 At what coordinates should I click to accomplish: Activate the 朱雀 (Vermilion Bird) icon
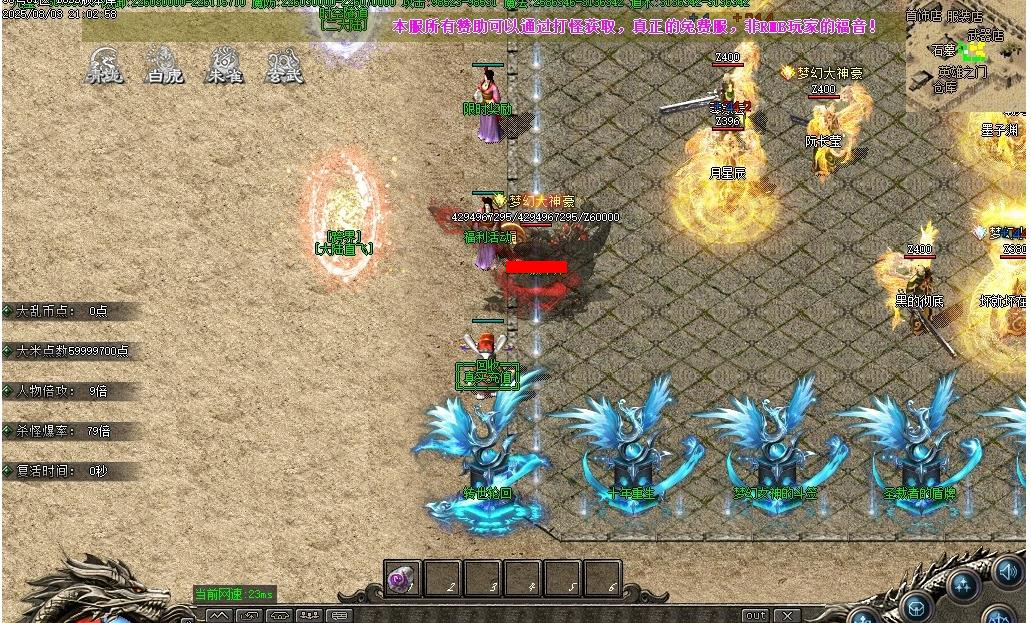coord(224,65)
